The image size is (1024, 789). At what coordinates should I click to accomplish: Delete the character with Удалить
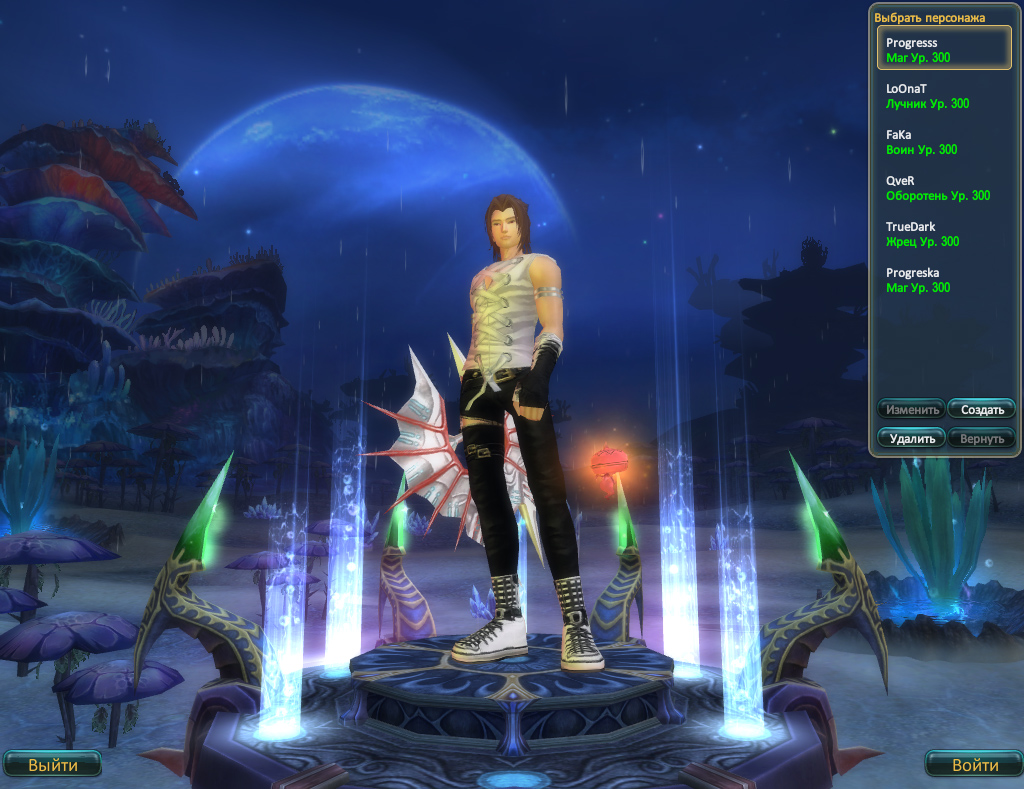click(x=911, y=438)
